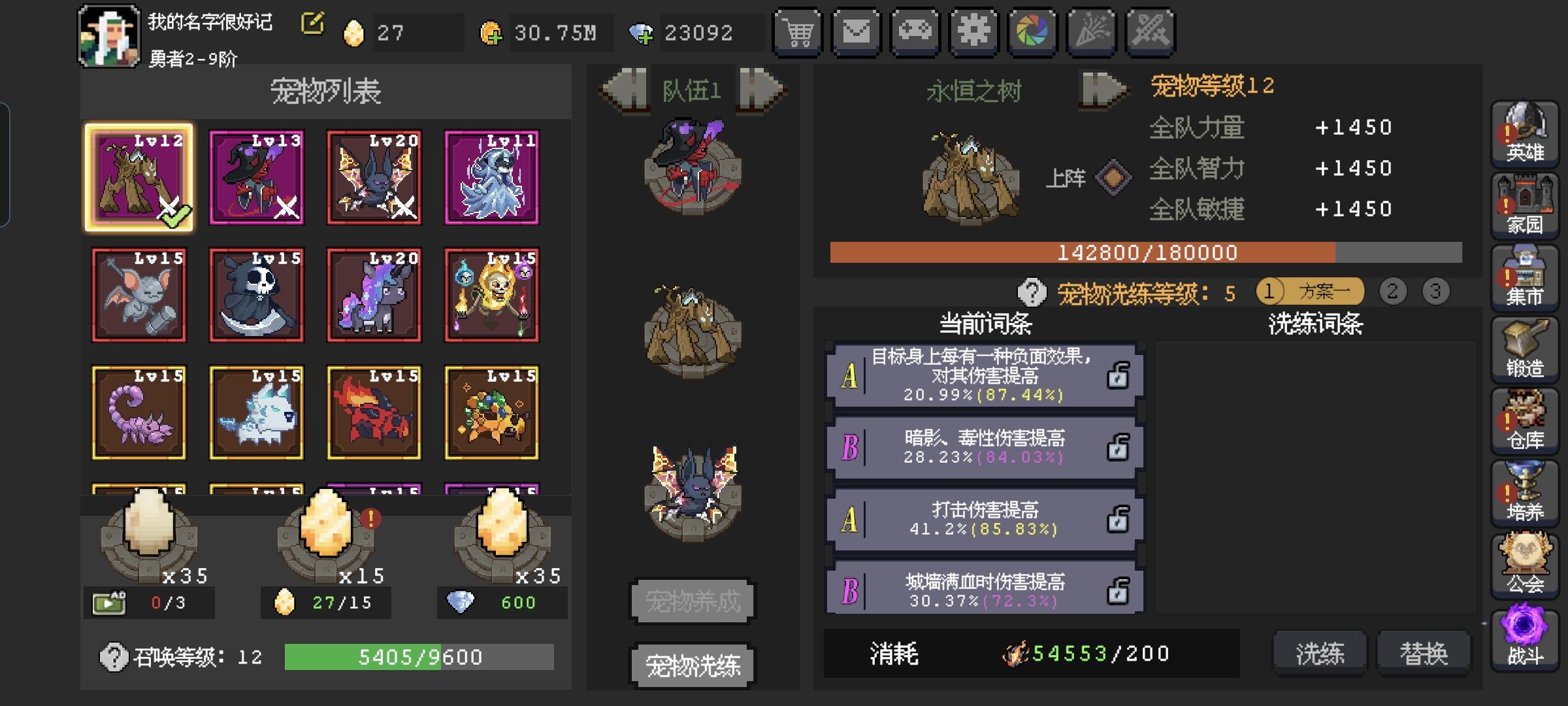Viewport: 1568px width, 706px height.
Task: Open the mail inbox icon
Action: pos(857,31)
